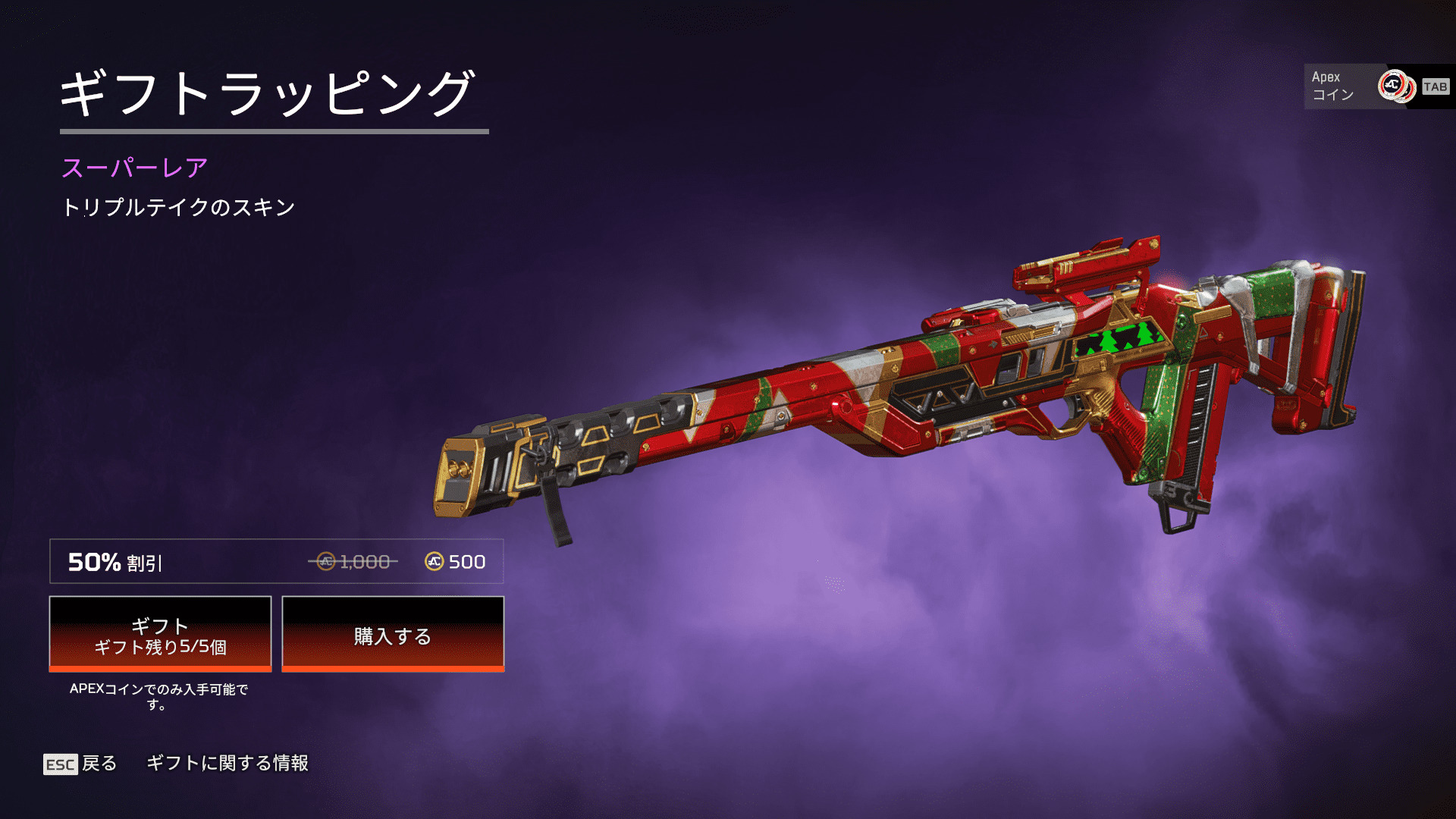Click the 購入する purchase button

393,635
